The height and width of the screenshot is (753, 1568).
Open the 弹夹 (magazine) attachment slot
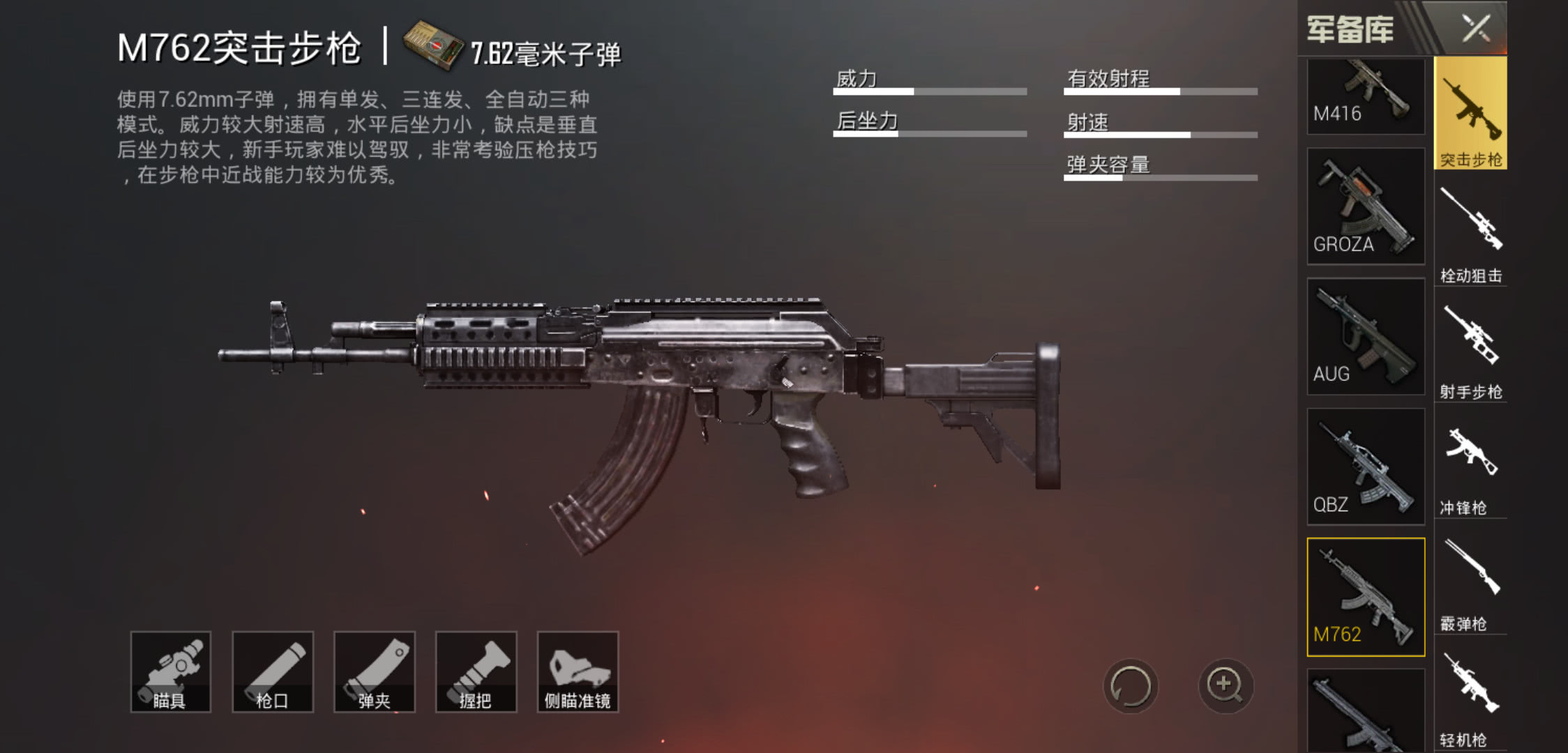pos(375,671)
